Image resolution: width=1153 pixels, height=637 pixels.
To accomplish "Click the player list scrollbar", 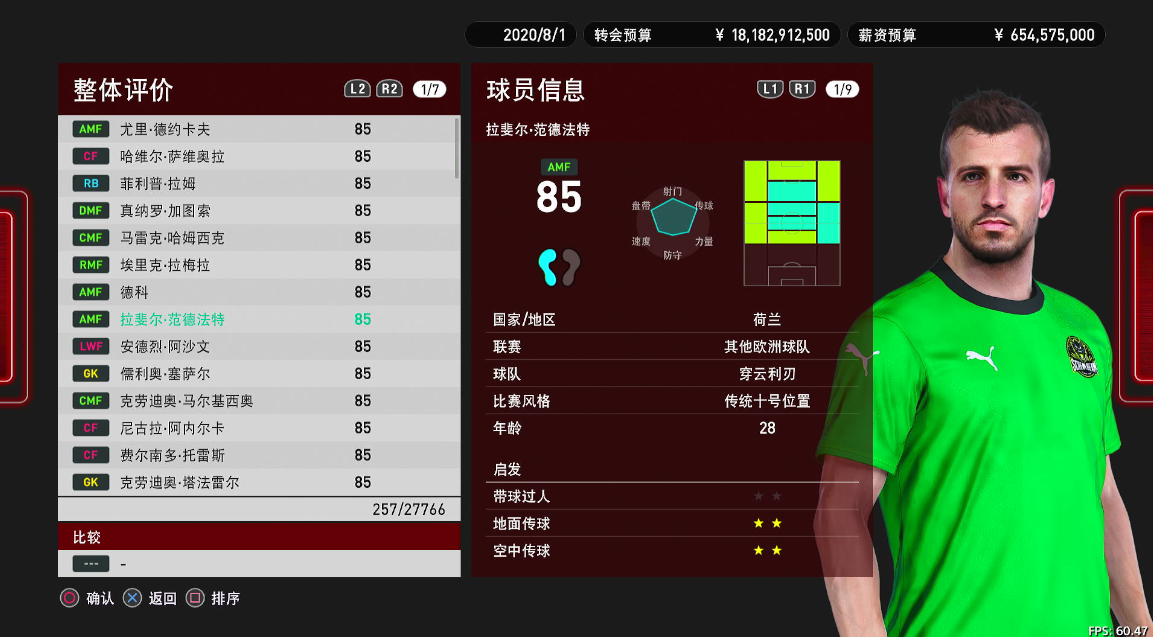I will coord(458,147).
